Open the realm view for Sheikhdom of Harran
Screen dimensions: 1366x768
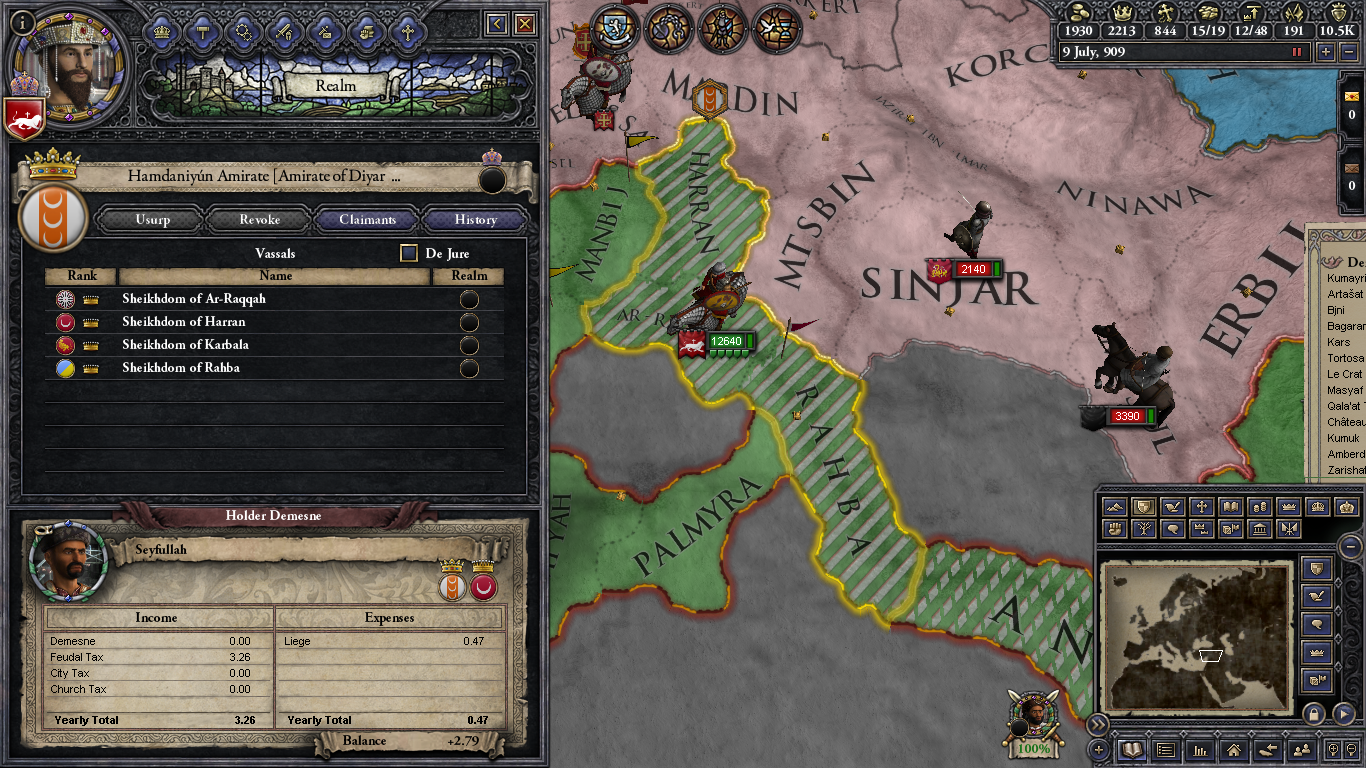pyautogui.click(x=468, y=322)
